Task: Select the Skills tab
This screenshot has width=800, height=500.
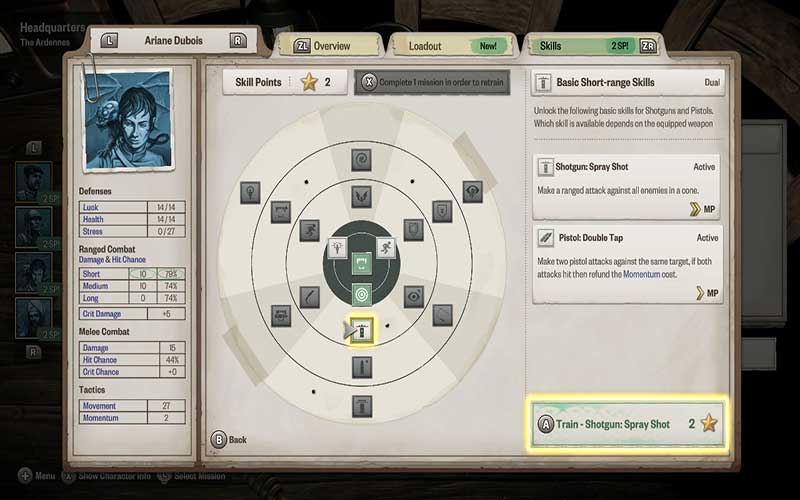Action: (x=591, y=46)
